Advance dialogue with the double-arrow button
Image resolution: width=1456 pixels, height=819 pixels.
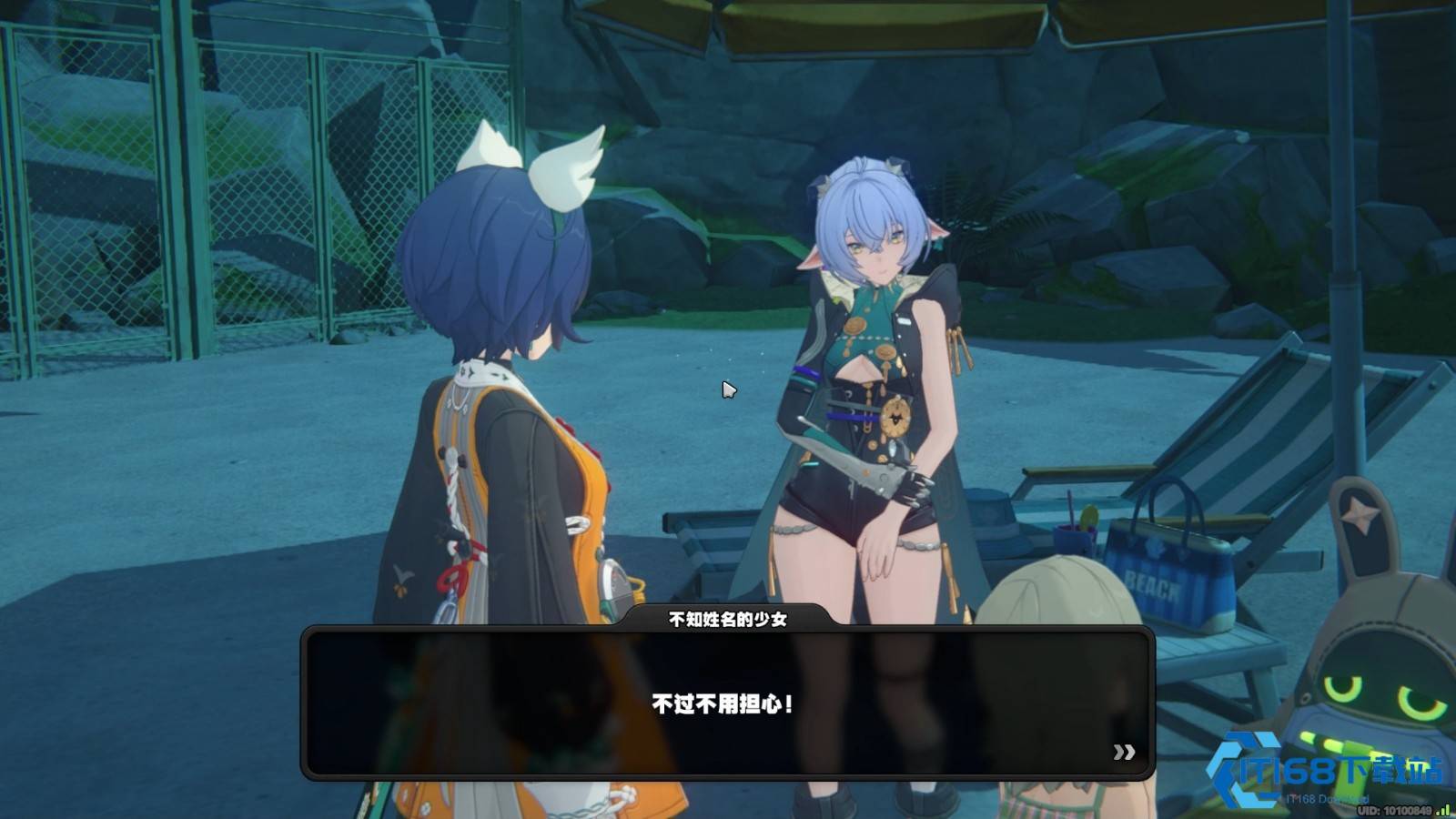click(x=1124, y=752)
